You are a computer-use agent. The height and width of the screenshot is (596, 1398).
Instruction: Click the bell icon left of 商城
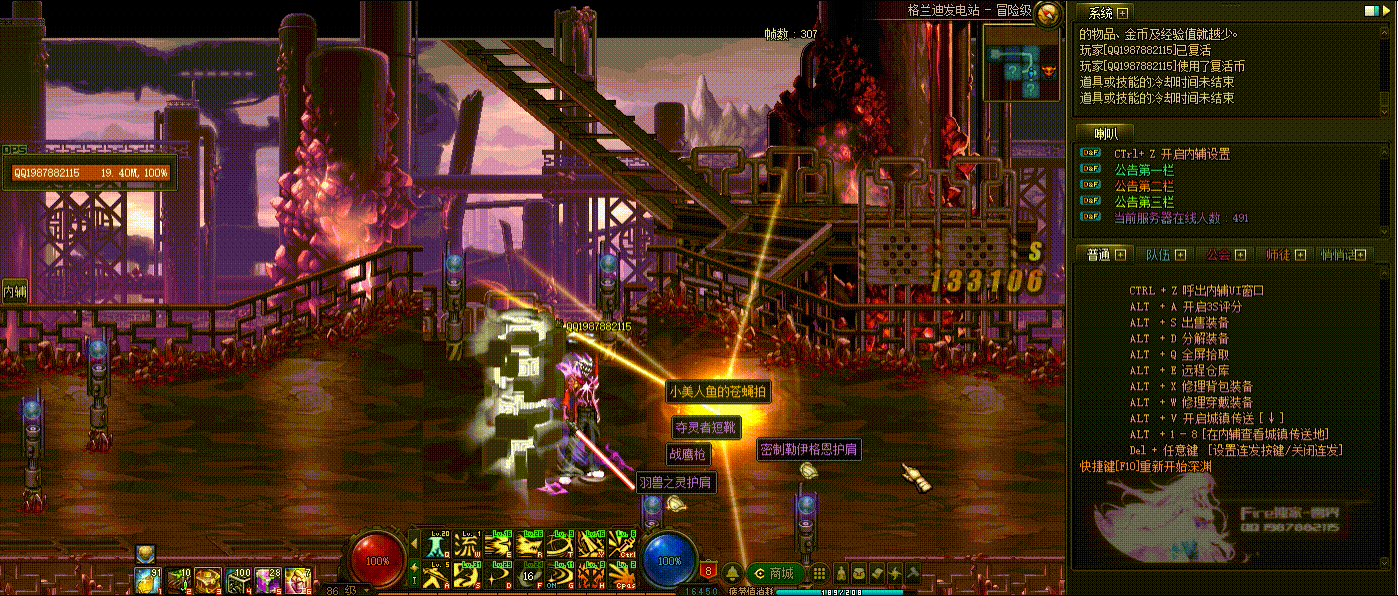pyautogui.click(x=732, y=573)
